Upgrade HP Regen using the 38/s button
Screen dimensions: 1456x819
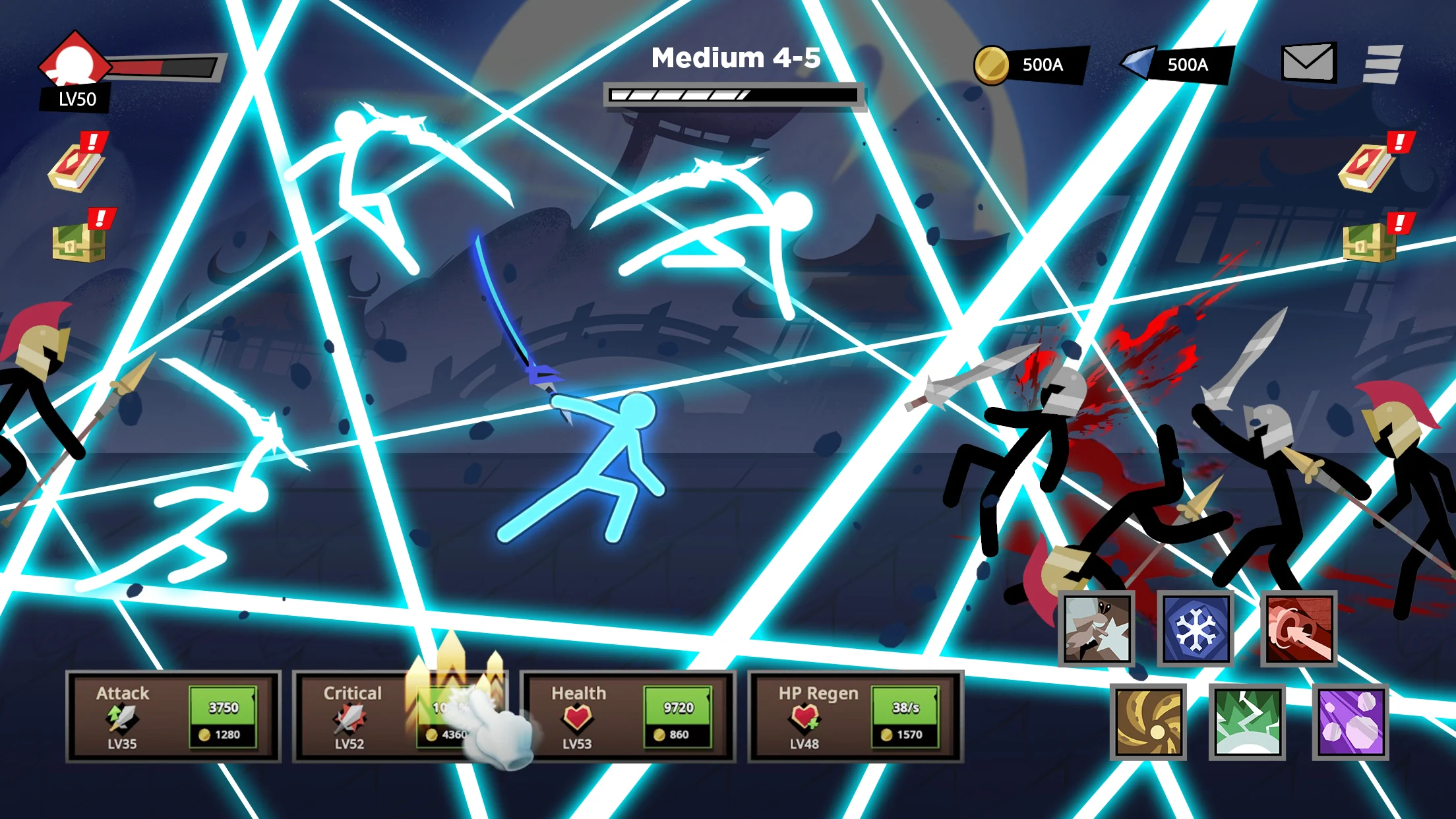point(906,717)
